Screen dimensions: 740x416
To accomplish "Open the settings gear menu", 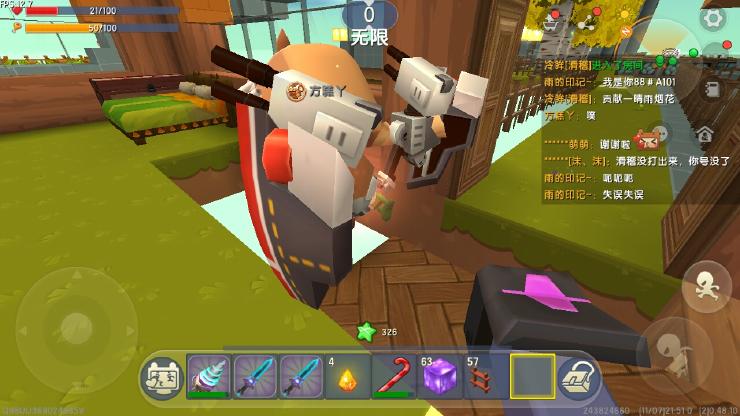I will pos(713,18).
